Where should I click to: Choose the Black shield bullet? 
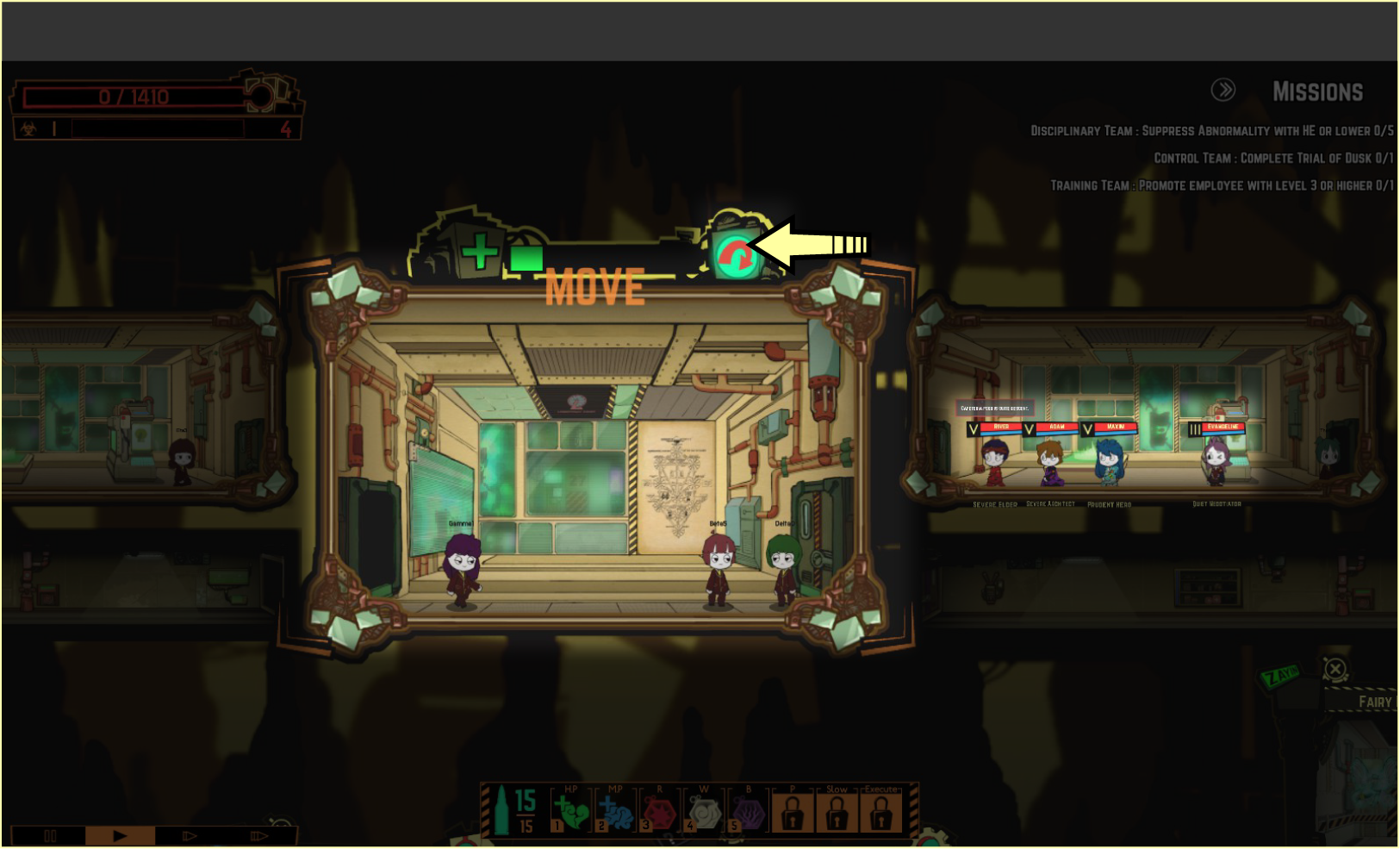(748, 812)
